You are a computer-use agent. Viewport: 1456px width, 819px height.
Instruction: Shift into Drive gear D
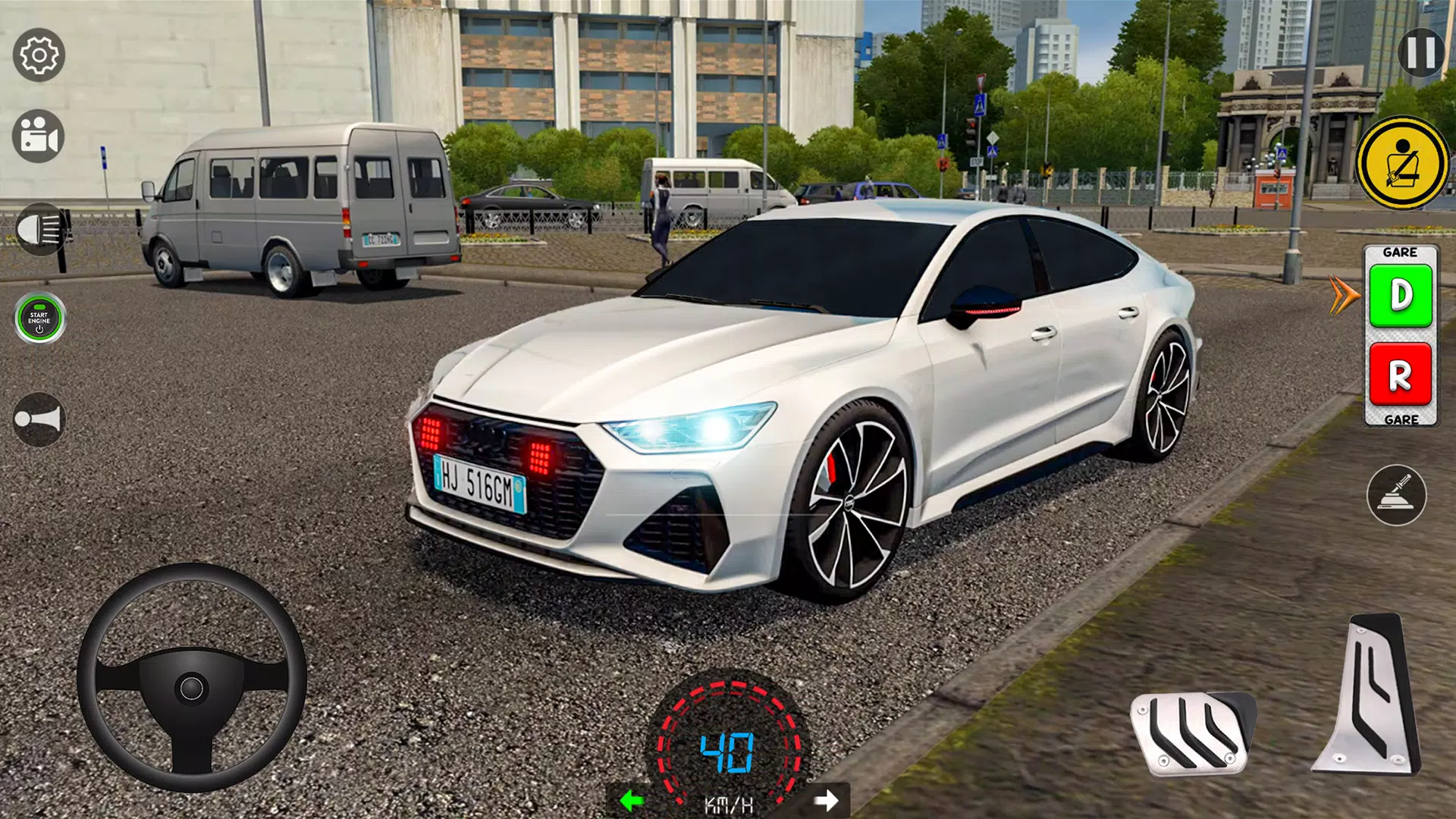1401,296
